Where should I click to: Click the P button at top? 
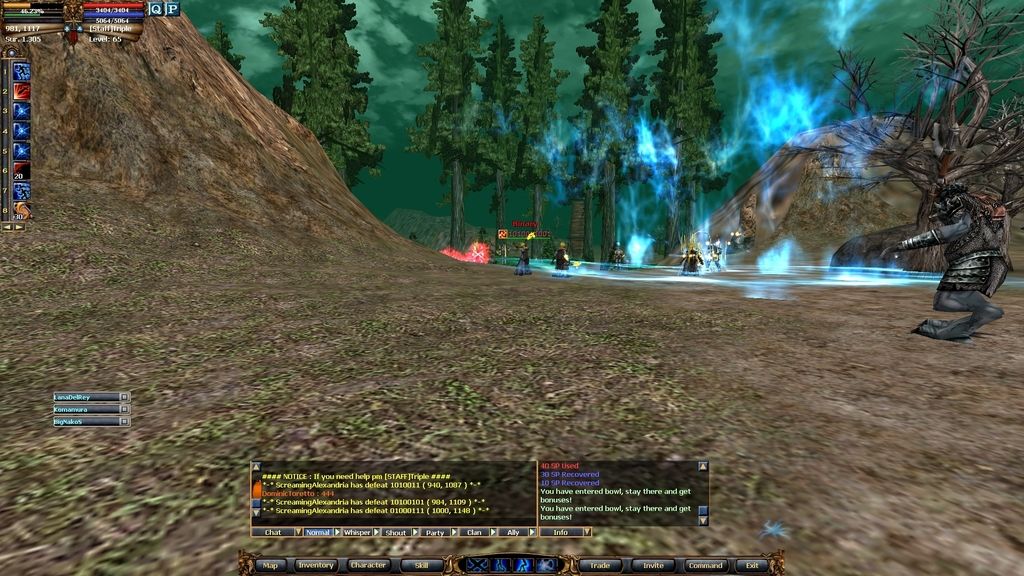(172, 9)
